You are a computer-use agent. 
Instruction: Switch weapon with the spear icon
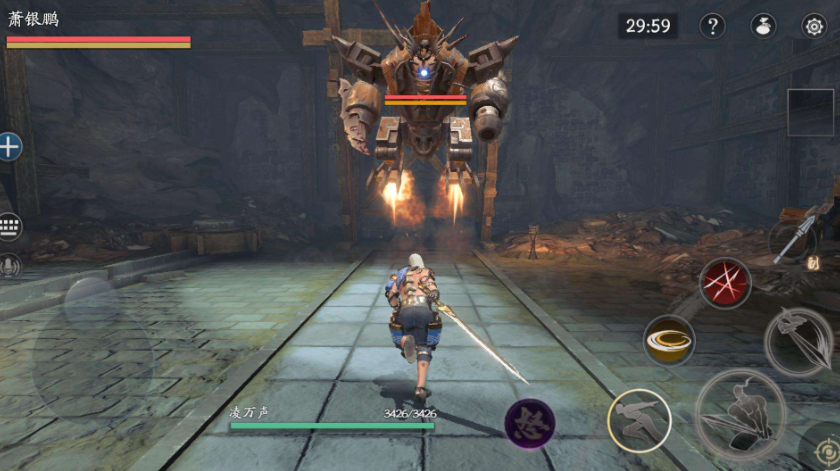click(795, 241)
